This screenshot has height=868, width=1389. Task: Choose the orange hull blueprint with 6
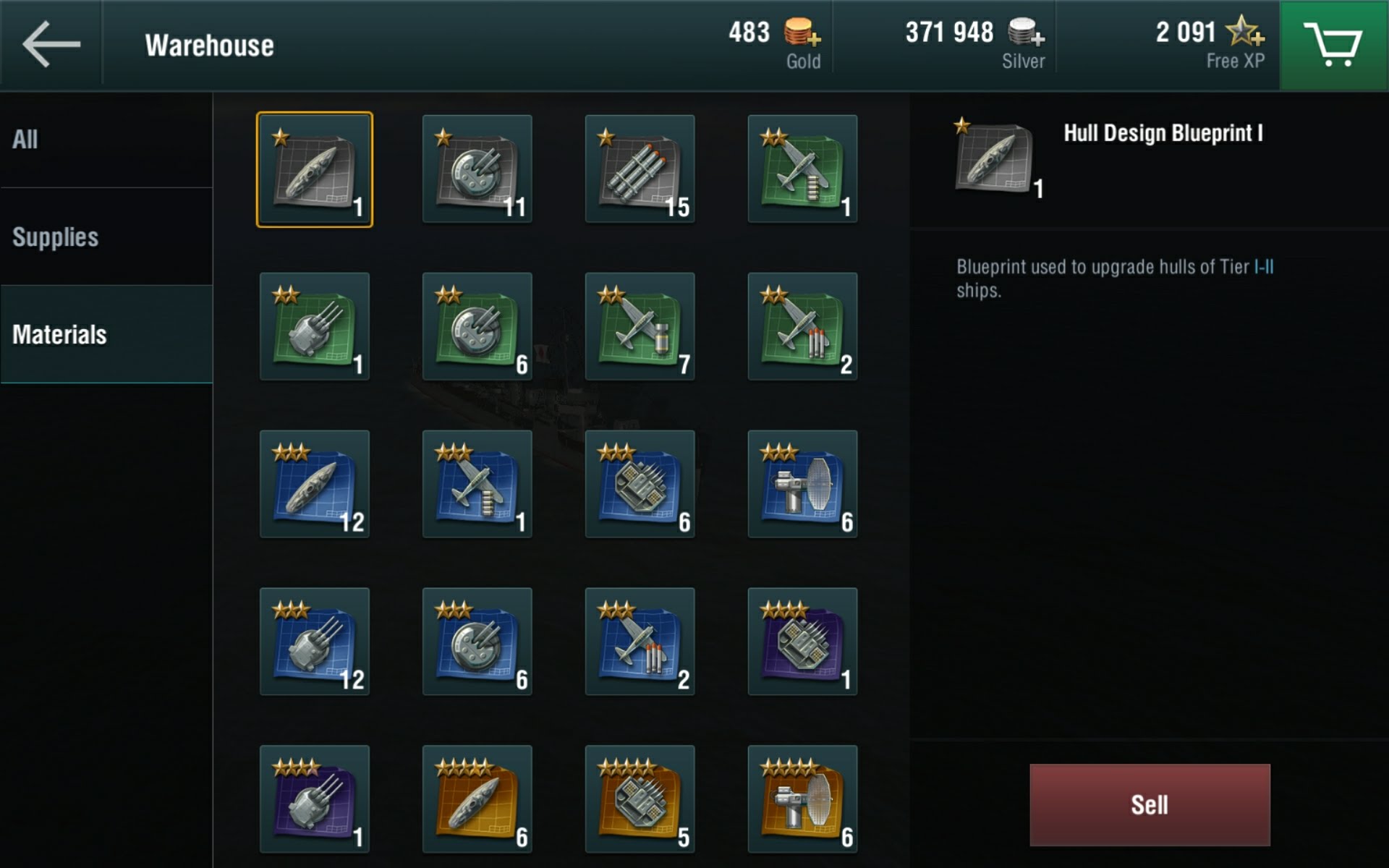click(477, 799)
